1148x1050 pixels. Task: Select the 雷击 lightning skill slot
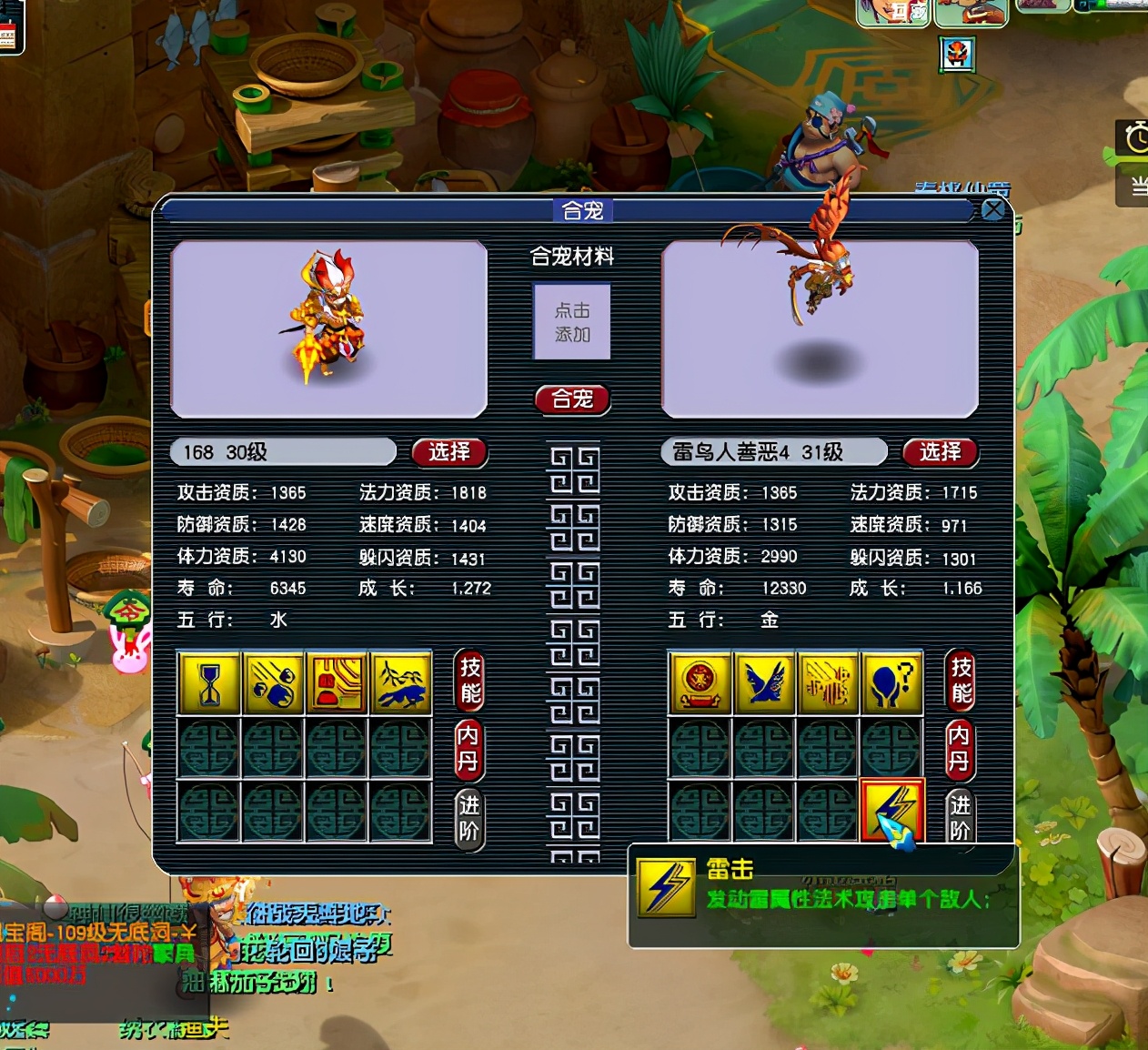point(892,810)
